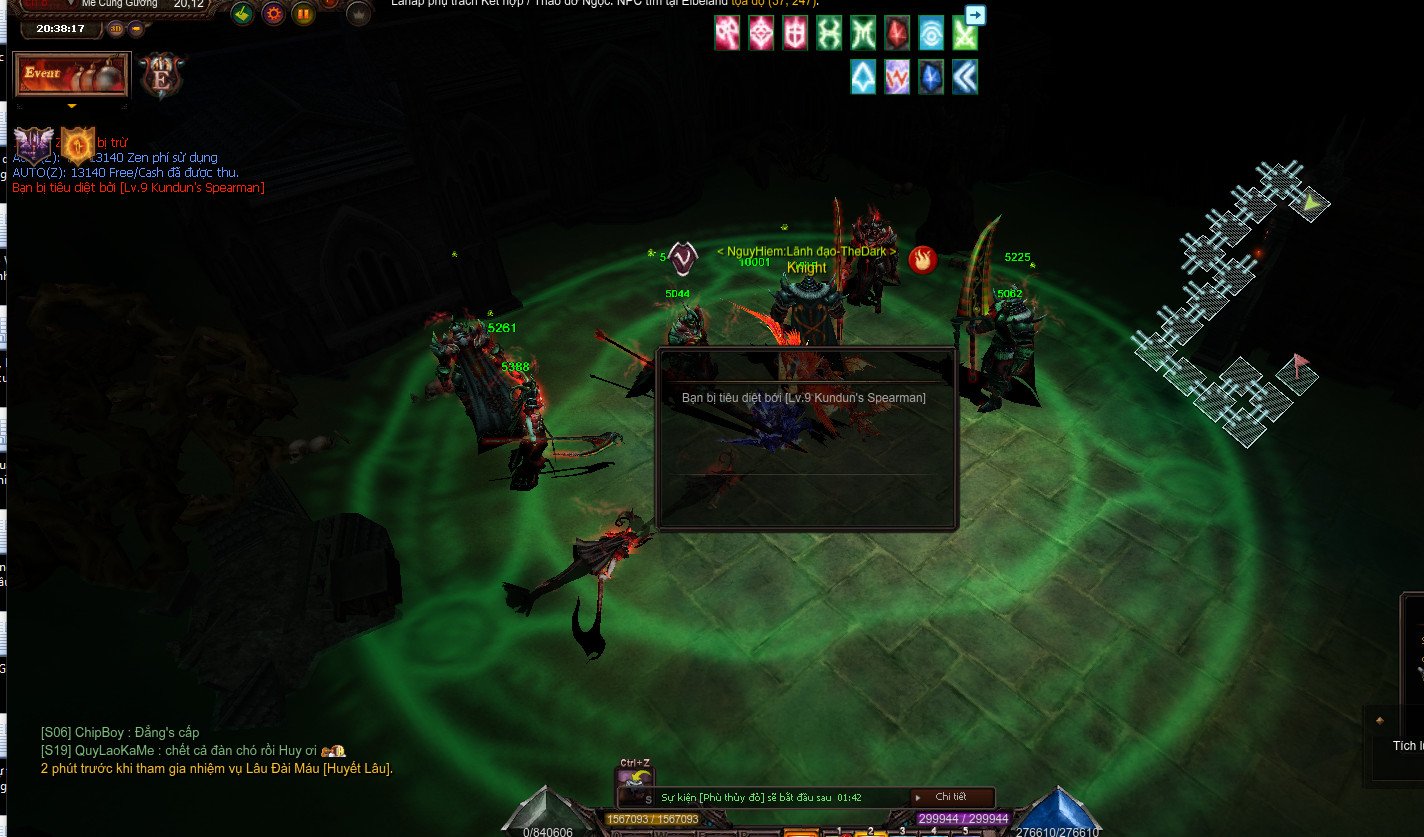Toggle the 3D view button
The height and width of the screenshot is (837, 1424).
[115, 28]
